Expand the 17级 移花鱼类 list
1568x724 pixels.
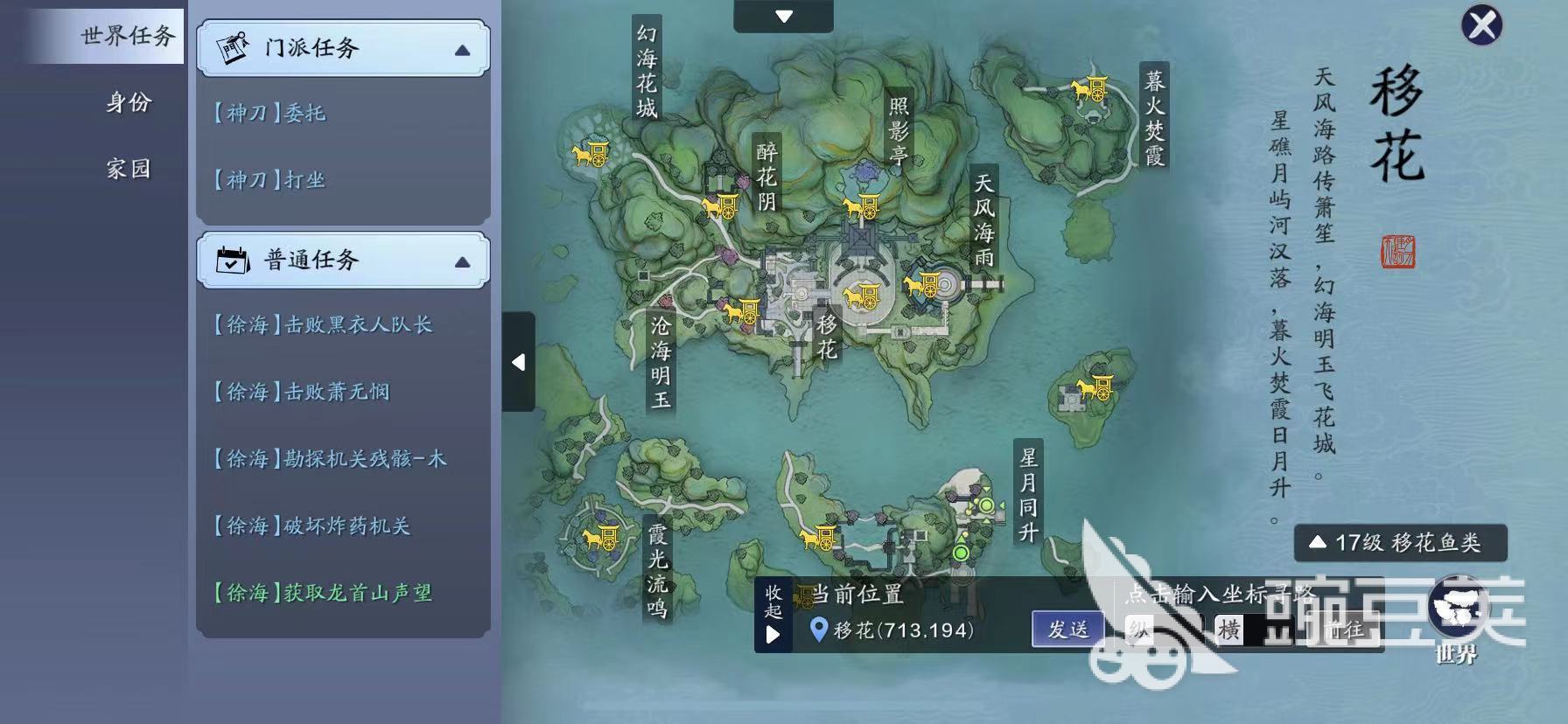click(1399, 543)
